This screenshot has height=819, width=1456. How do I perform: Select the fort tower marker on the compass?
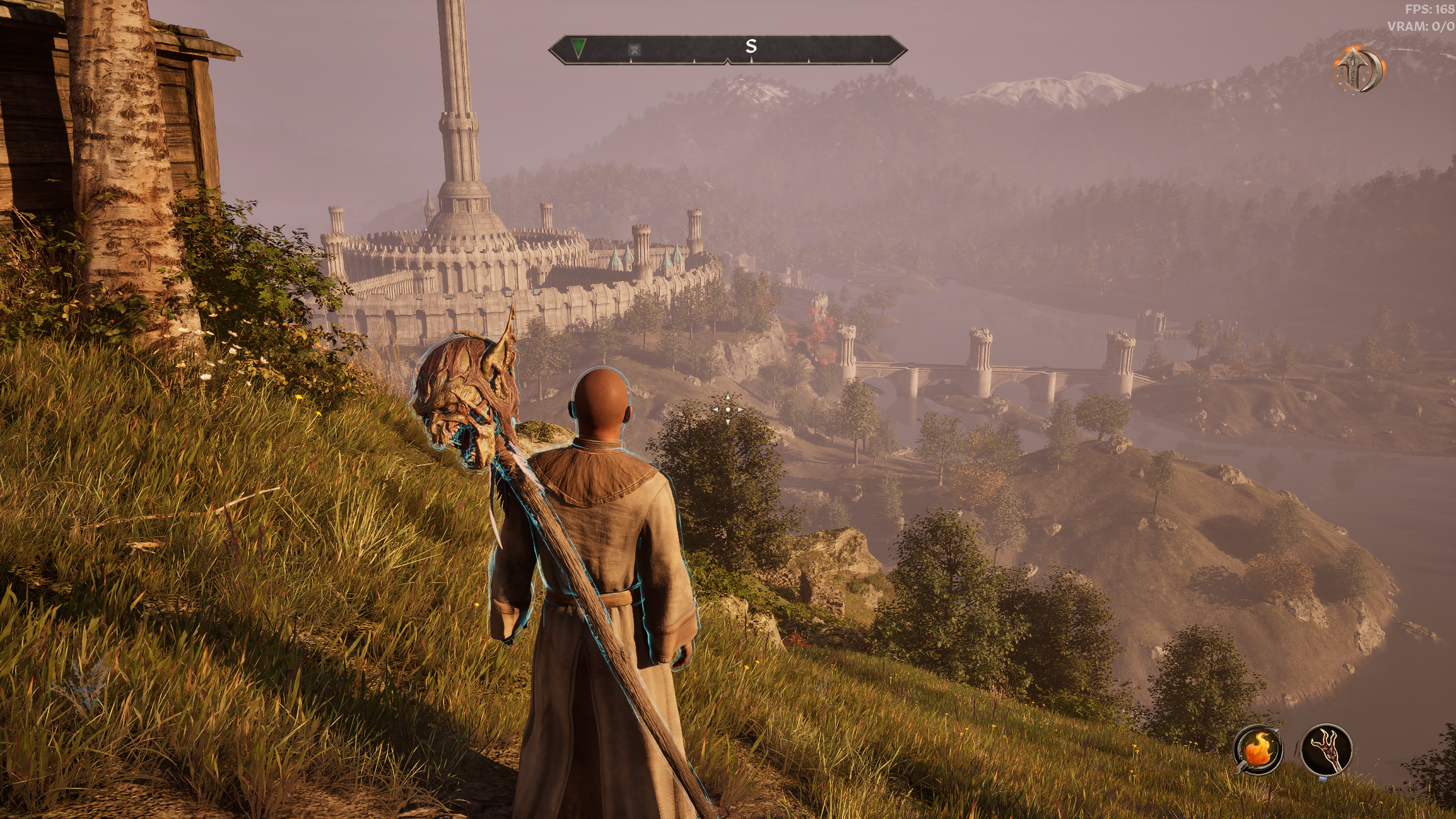tap(635, 51)
